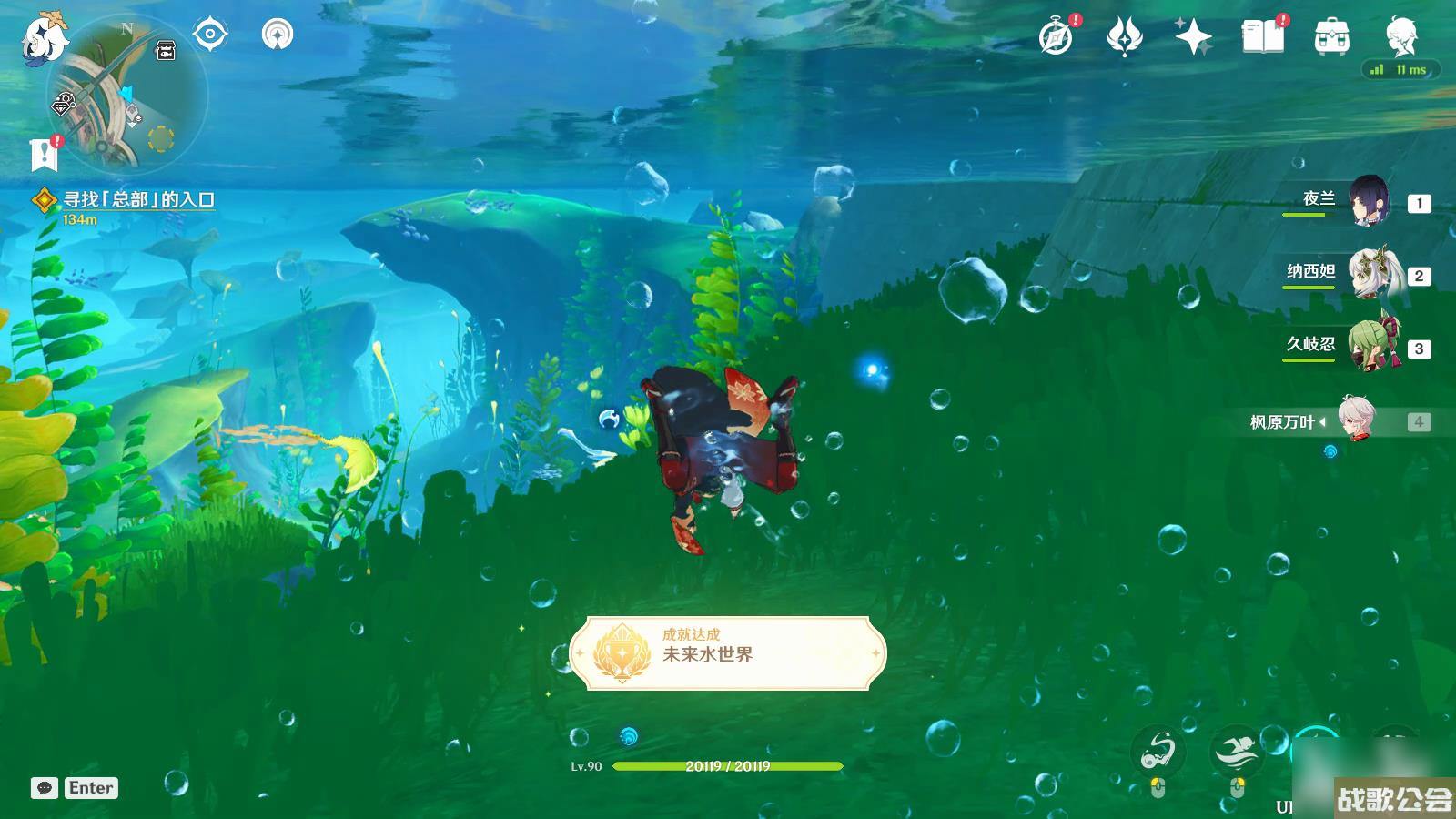Image resolution: width=1456 pixels, height=819 pixels.
Task: Open the bookmark banner with red alert
Action: coord(44,155)
